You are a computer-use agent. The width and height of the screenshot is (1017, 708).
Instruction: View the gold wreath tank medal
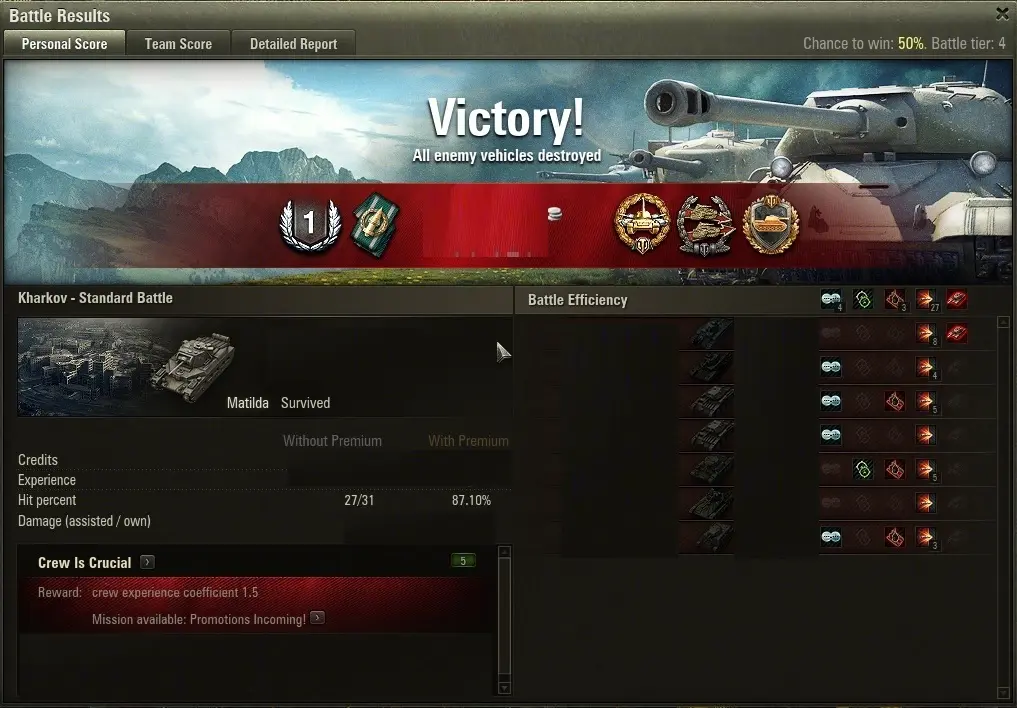(641, 224)
